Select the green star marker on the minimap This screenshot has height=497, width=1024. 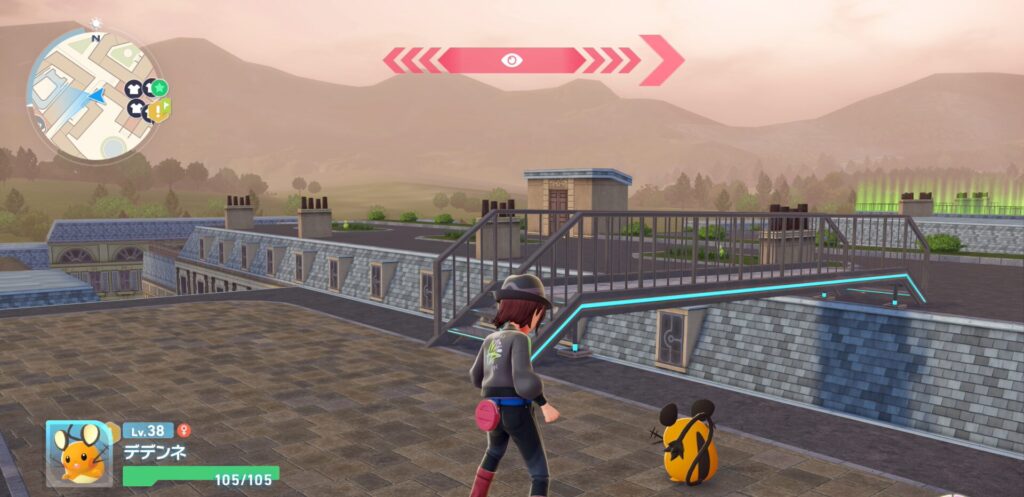coord(160,87)
